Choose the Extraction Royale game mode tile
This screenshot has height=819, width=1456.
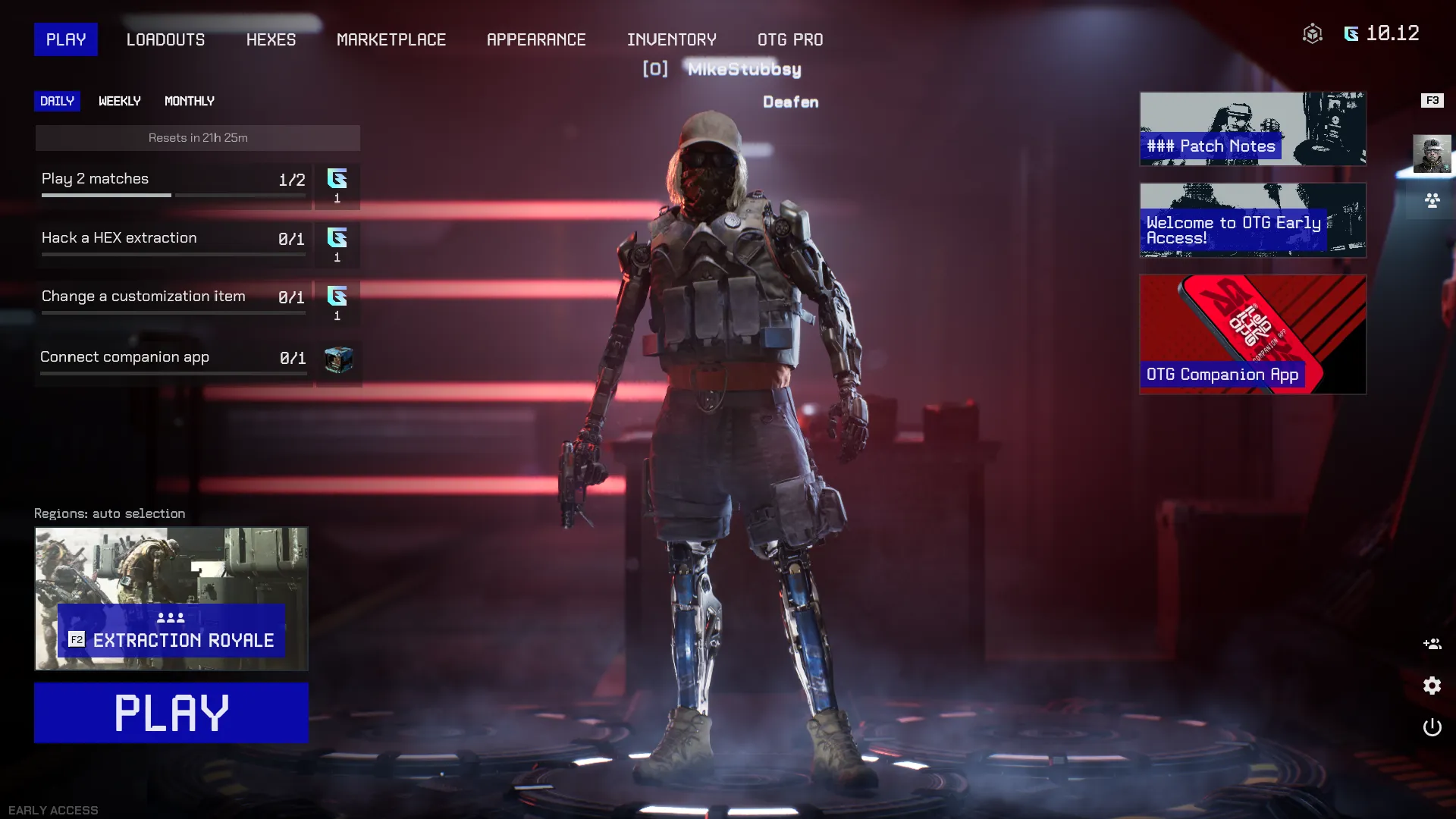pyautogui.click(x=171, y=598)
